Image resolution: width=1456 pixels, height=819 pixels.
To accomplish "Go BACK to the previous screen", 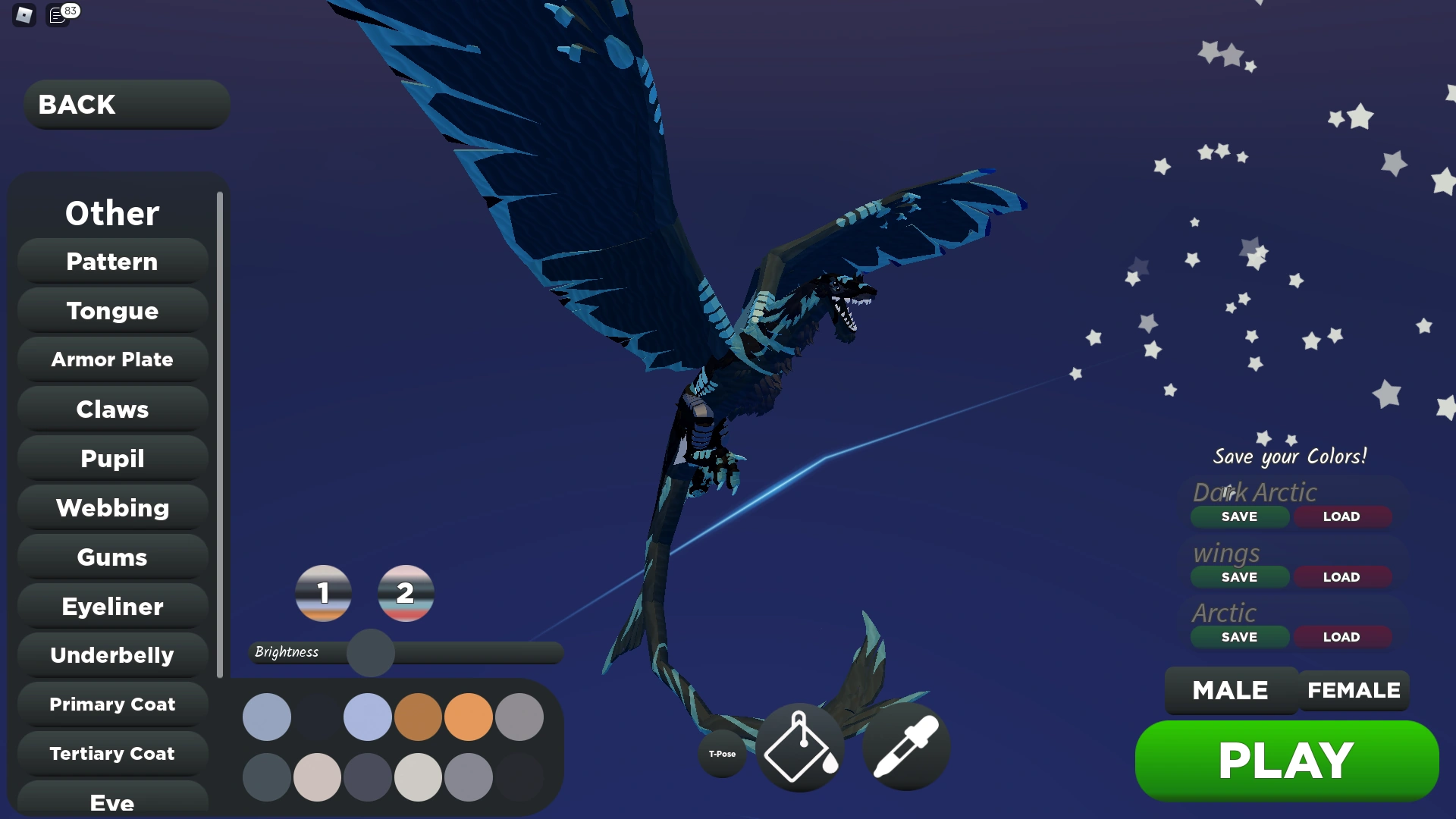I will click(x=126, y=104).
